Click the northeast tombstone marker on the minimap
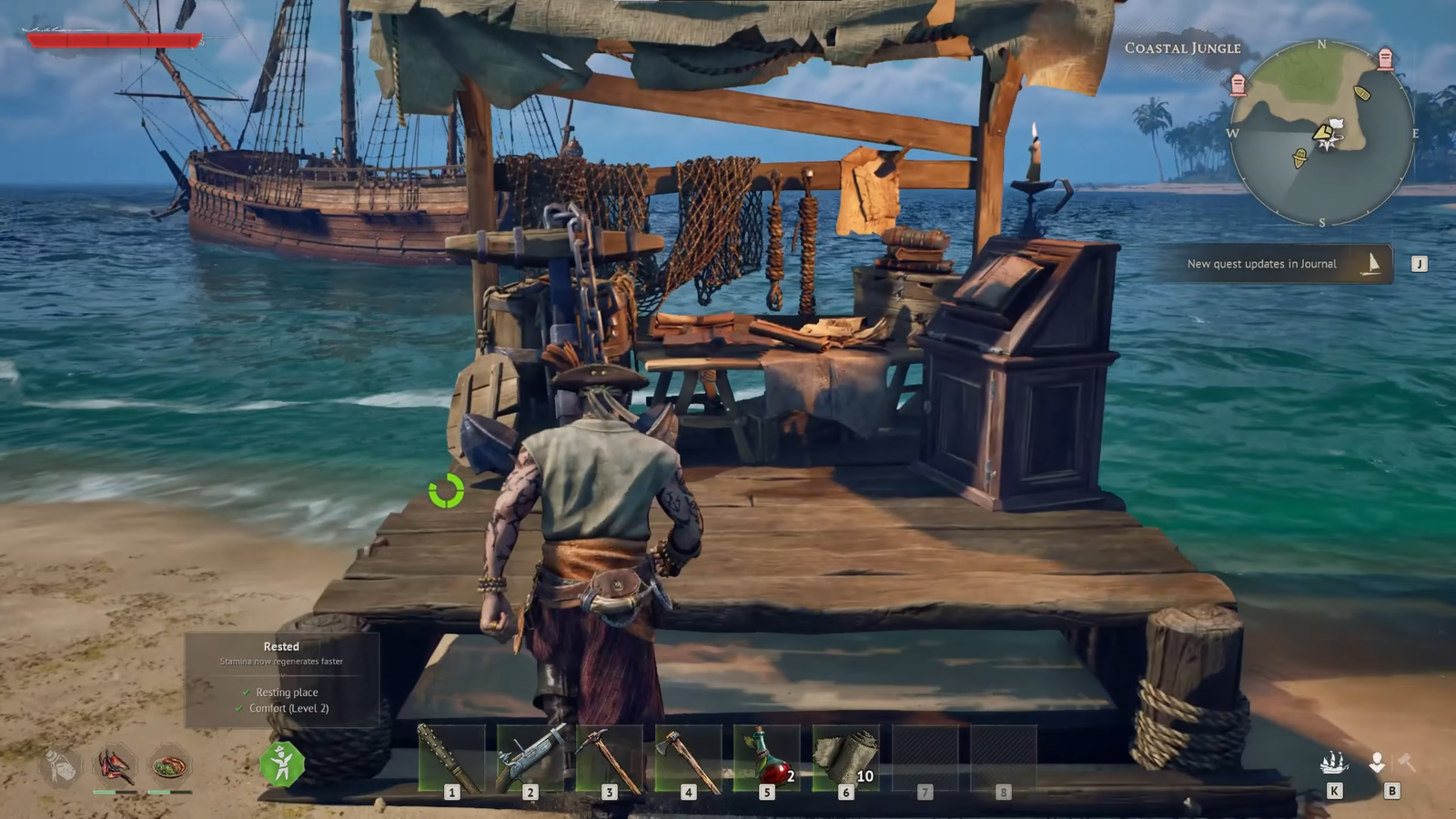The image size is (1456, 819). click(1385, 60)
